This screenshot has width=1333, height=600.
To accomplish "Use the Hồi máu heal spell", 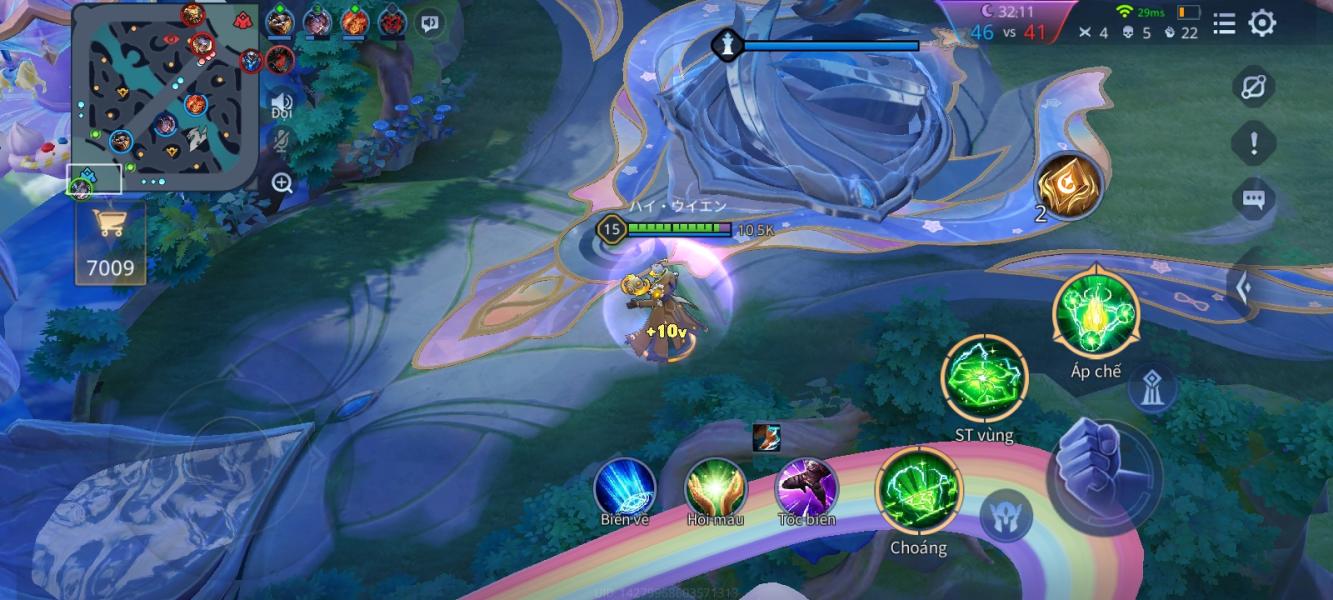I will [715, 487].
